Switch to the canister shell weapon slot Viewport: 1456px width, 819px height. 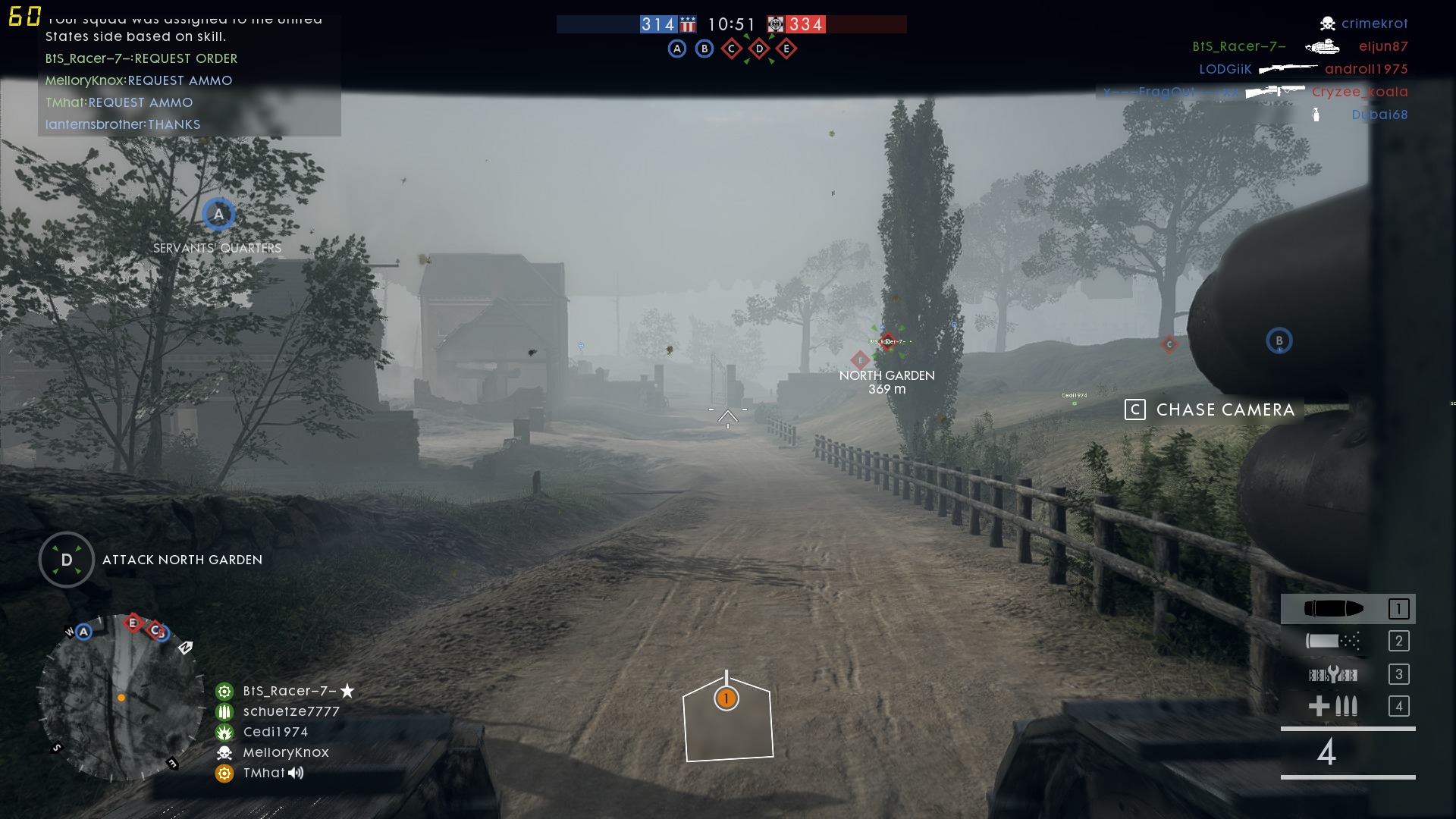(x=1347, y=642)
